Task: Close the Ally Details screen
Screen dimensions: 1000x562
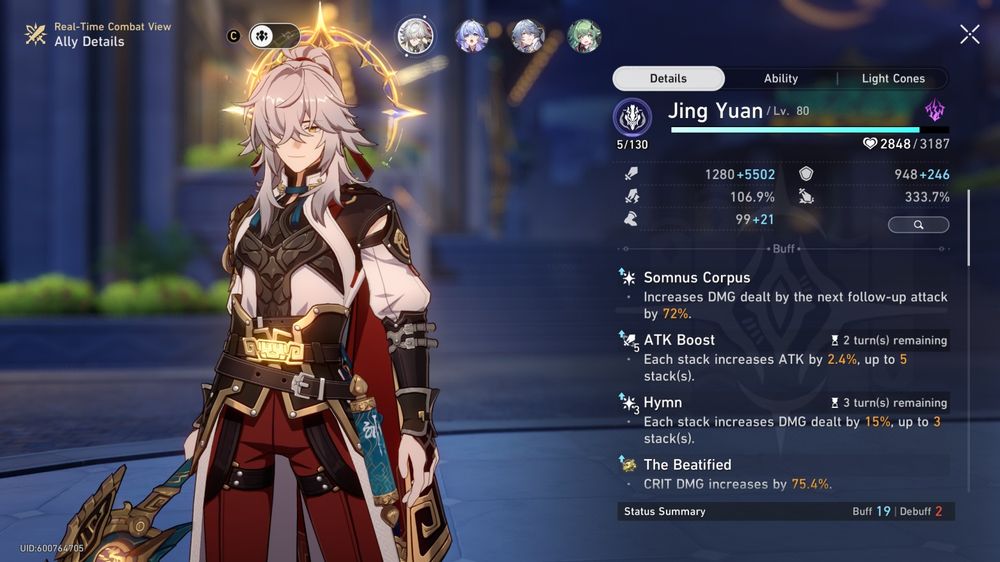Action: click(969, 35)
